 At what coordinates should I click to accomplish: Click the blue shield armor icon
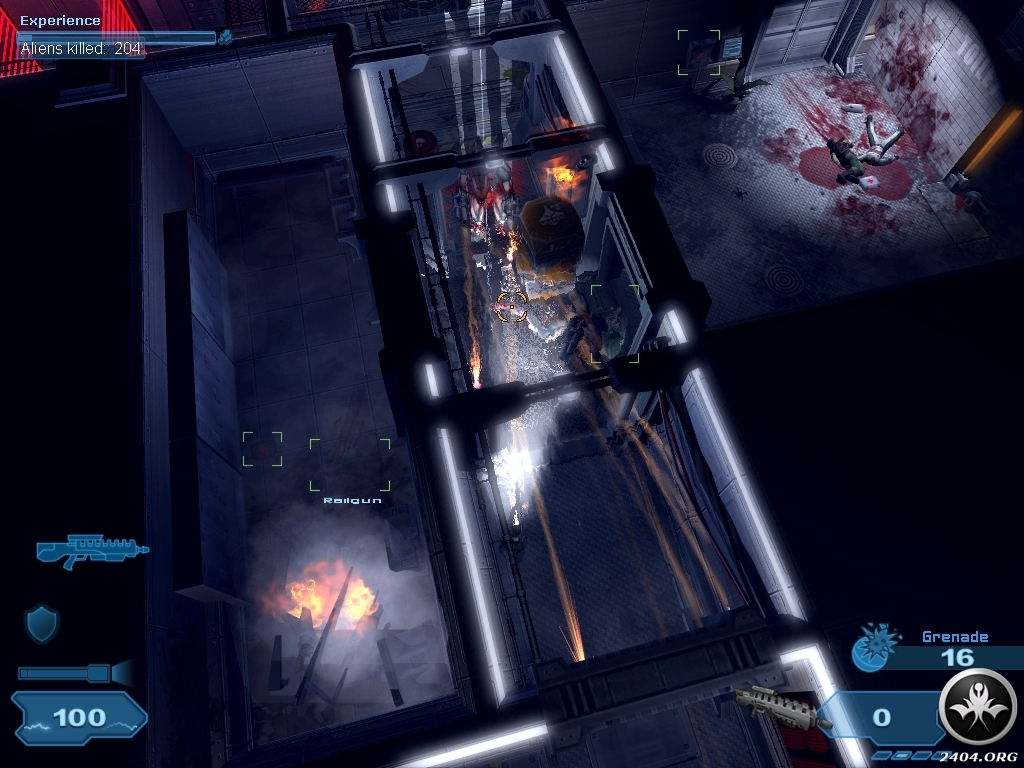(42, 624)
